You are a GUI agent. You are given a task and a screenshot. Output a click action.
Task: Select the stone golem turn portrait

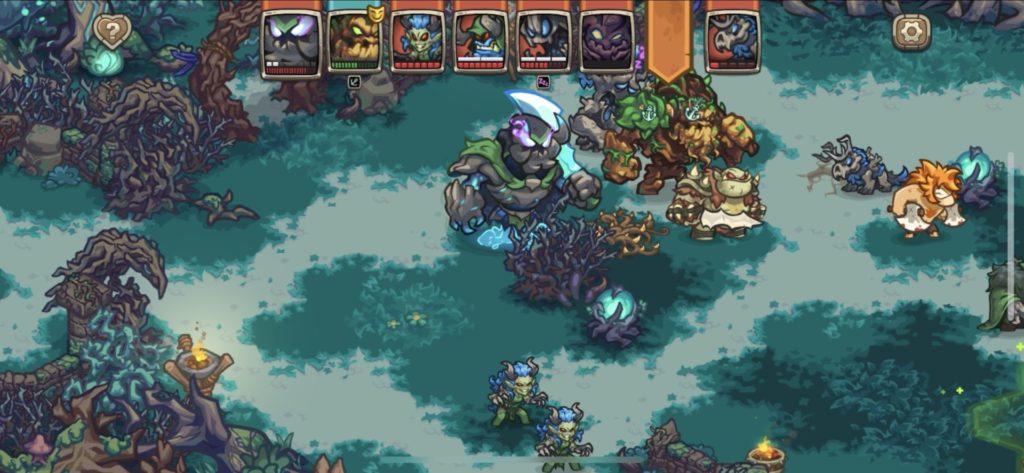coord(291,42)
